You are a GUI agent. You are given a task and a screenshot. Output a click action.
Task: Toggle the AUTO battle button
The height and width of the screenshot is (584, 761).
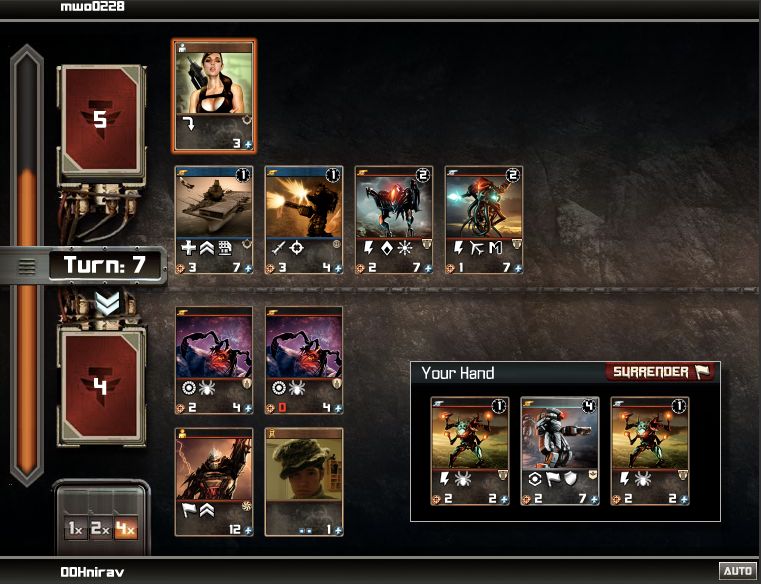737,571
